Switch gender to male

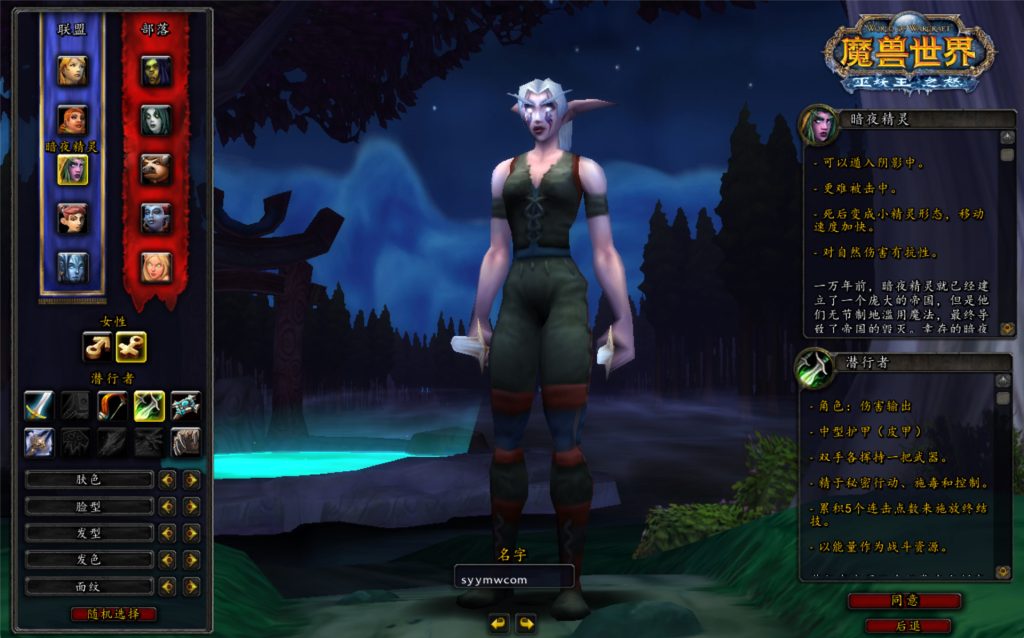pyautogui.click(x=98, y=347)
